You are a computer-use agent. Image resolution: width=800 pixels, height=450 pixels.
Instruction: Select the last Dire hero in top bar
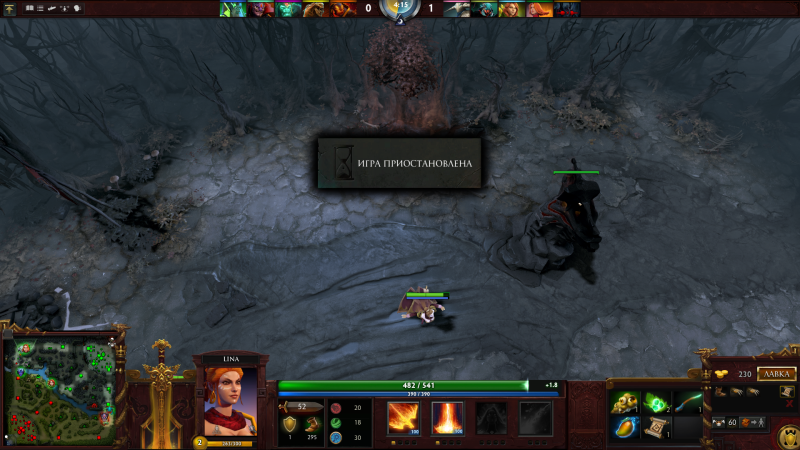coord(567,9)
